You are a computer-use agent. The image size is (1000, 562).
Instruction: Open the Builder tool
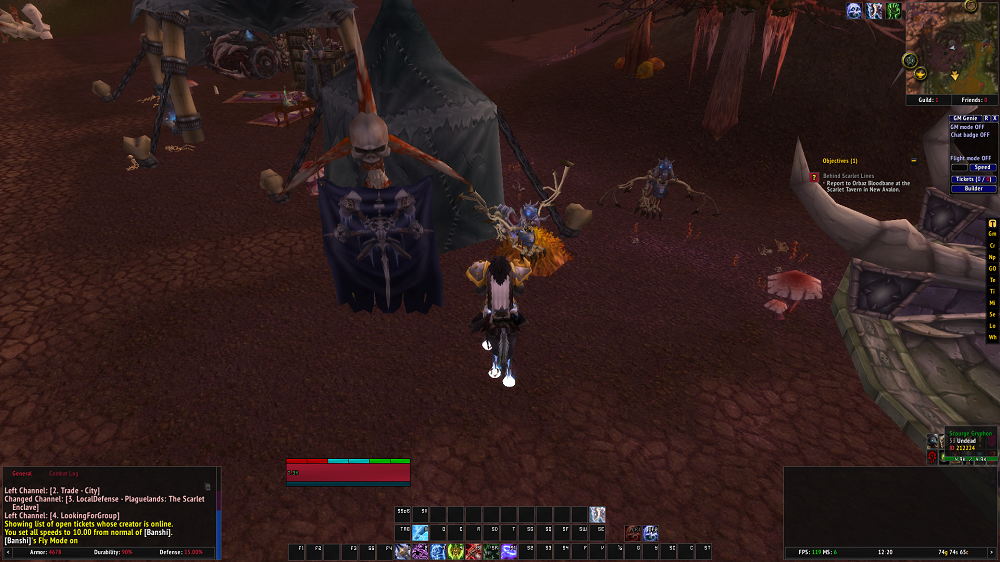[973, 189]
